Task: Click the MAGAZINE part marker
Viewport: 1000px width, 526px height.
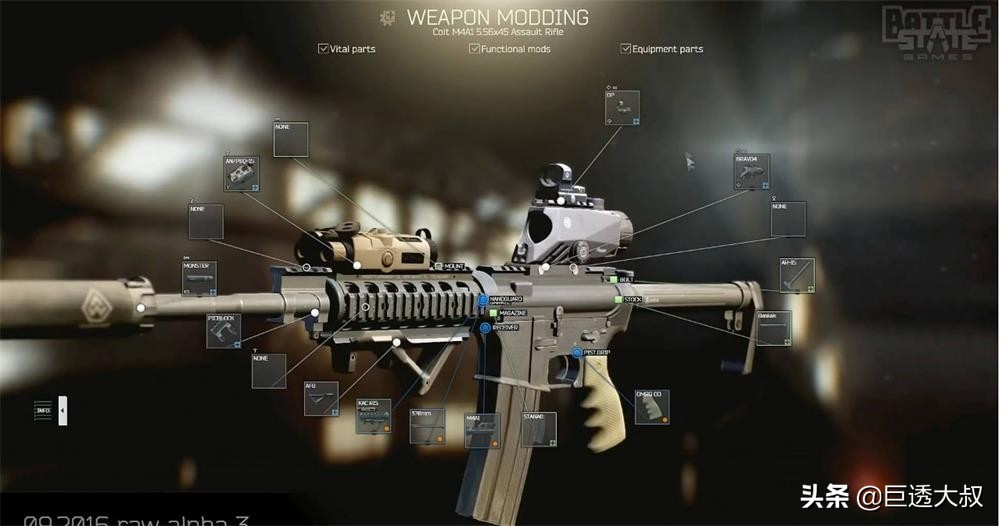Action: [493, 313]
